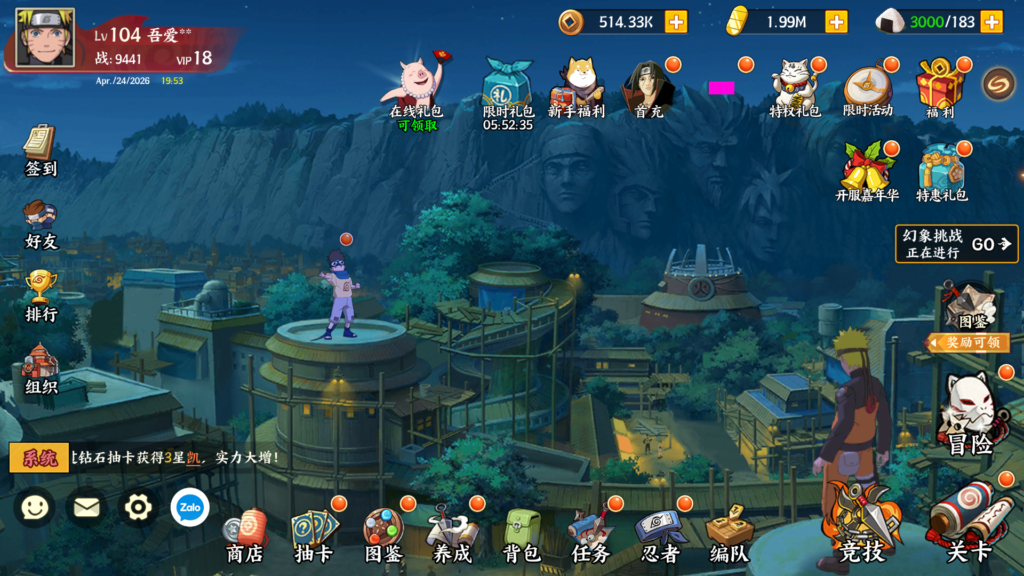The image size is (1024, 576).
Task: Open the 商店 shop menu
Action: 244,535
